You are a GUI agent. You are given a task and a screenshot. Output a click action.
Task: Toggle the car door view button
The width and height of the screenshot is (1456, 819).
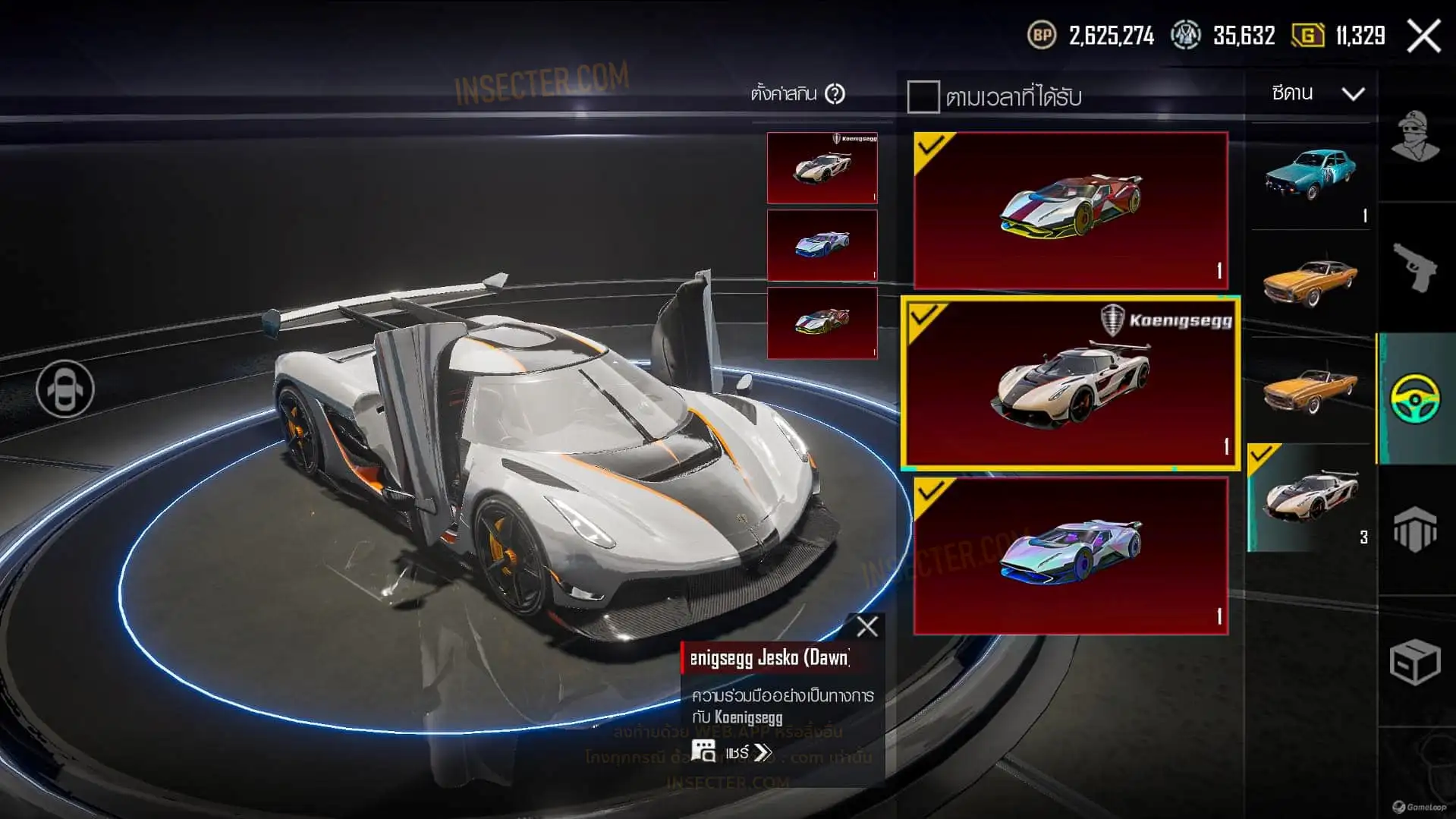pos(65,389)
